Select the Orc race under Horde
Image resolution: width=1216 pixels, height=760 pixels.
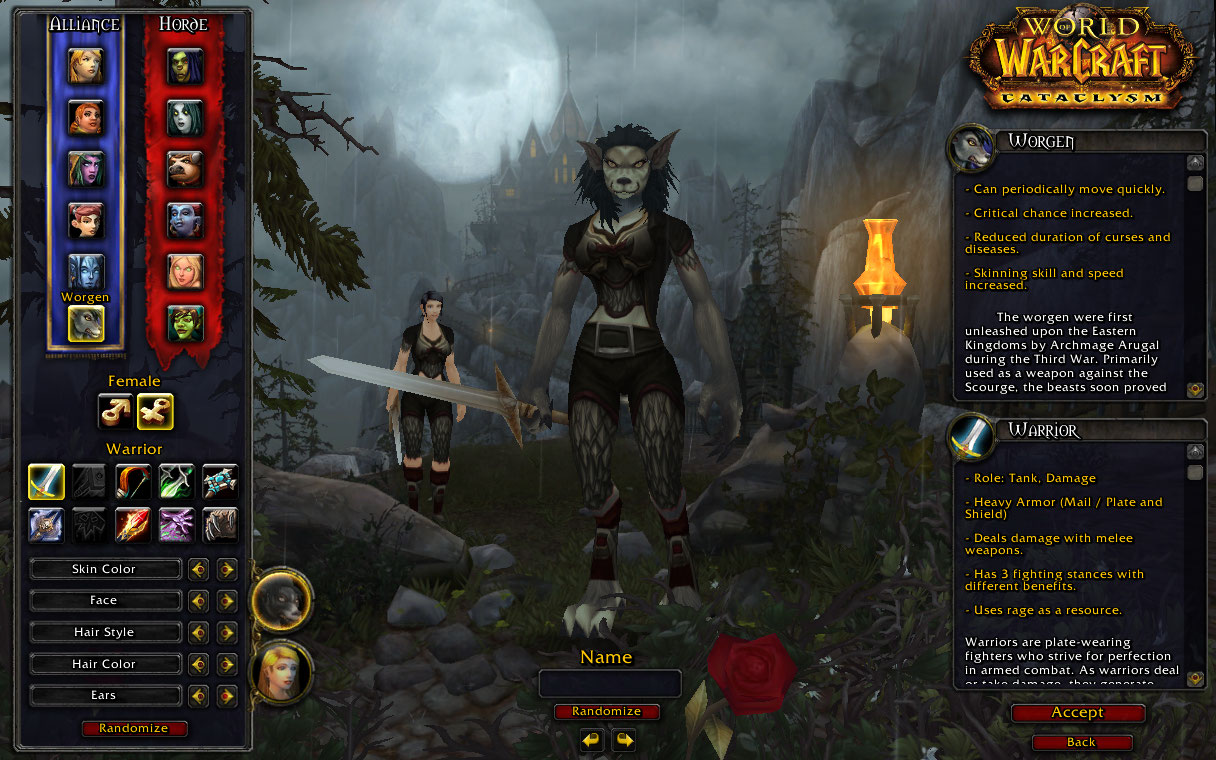pyautogui.click(x=185, y=66)
